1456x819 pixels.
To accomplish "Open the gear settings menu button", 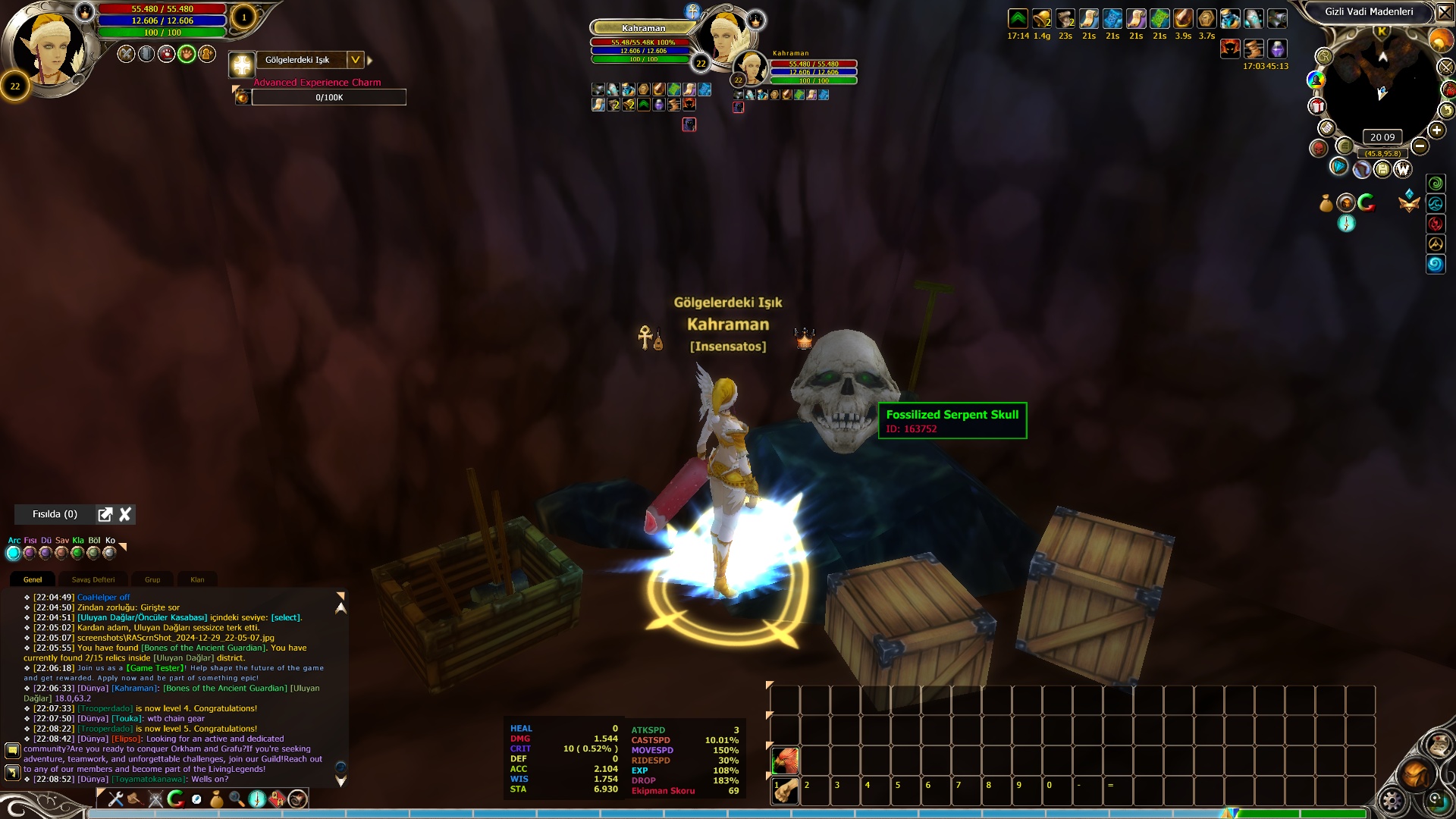I will coord(1392,801).
